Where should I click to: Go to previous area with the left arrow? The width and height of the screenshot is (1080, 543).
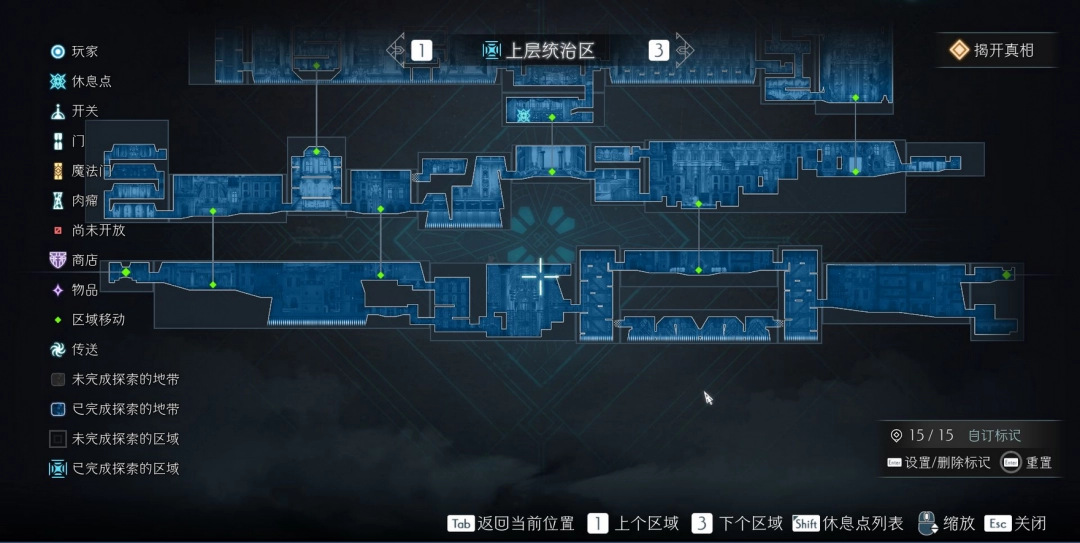(x=397, y=49)
